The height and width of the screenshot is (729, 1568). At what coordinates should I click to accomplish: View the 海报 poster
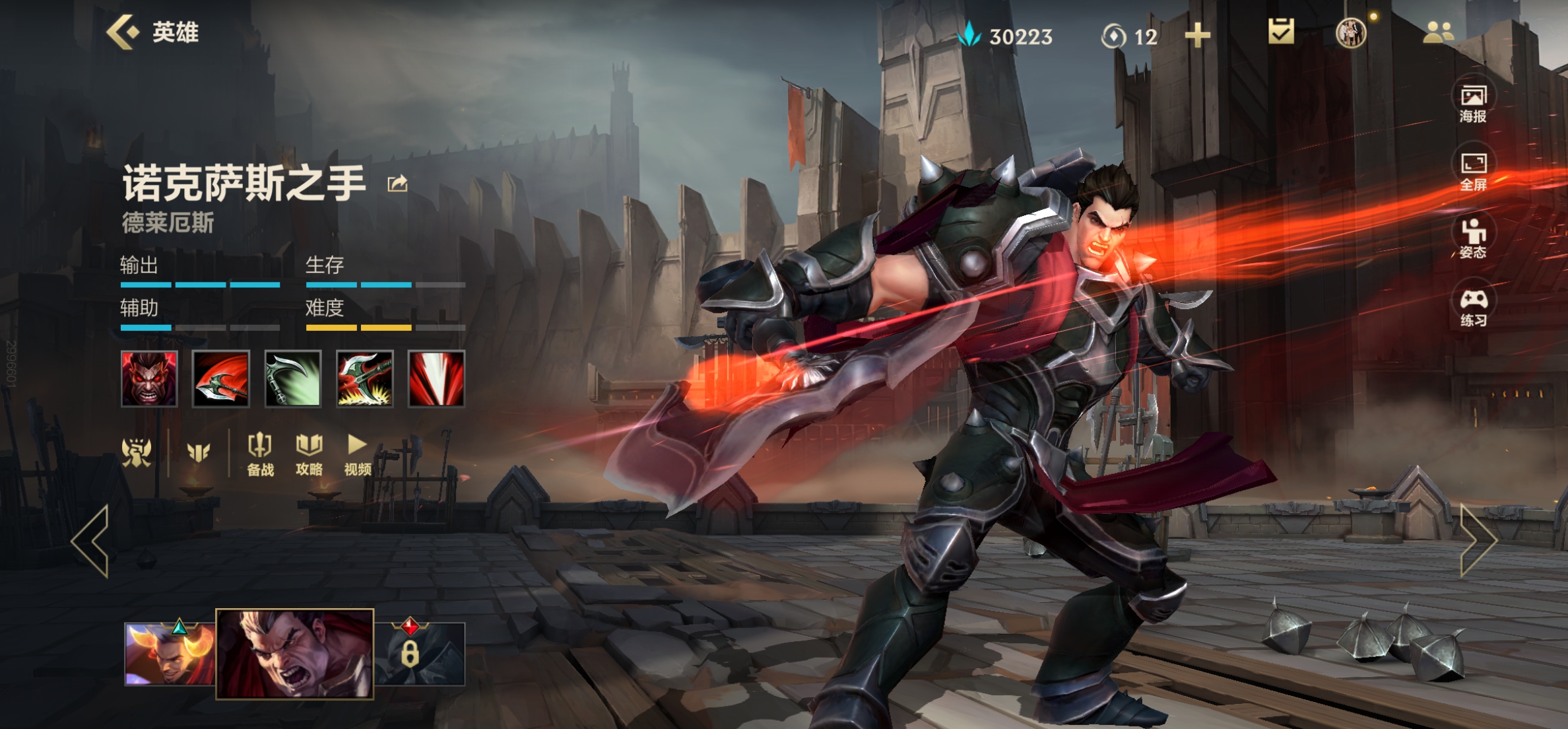pyautogui.click(x=1473, y=103)
